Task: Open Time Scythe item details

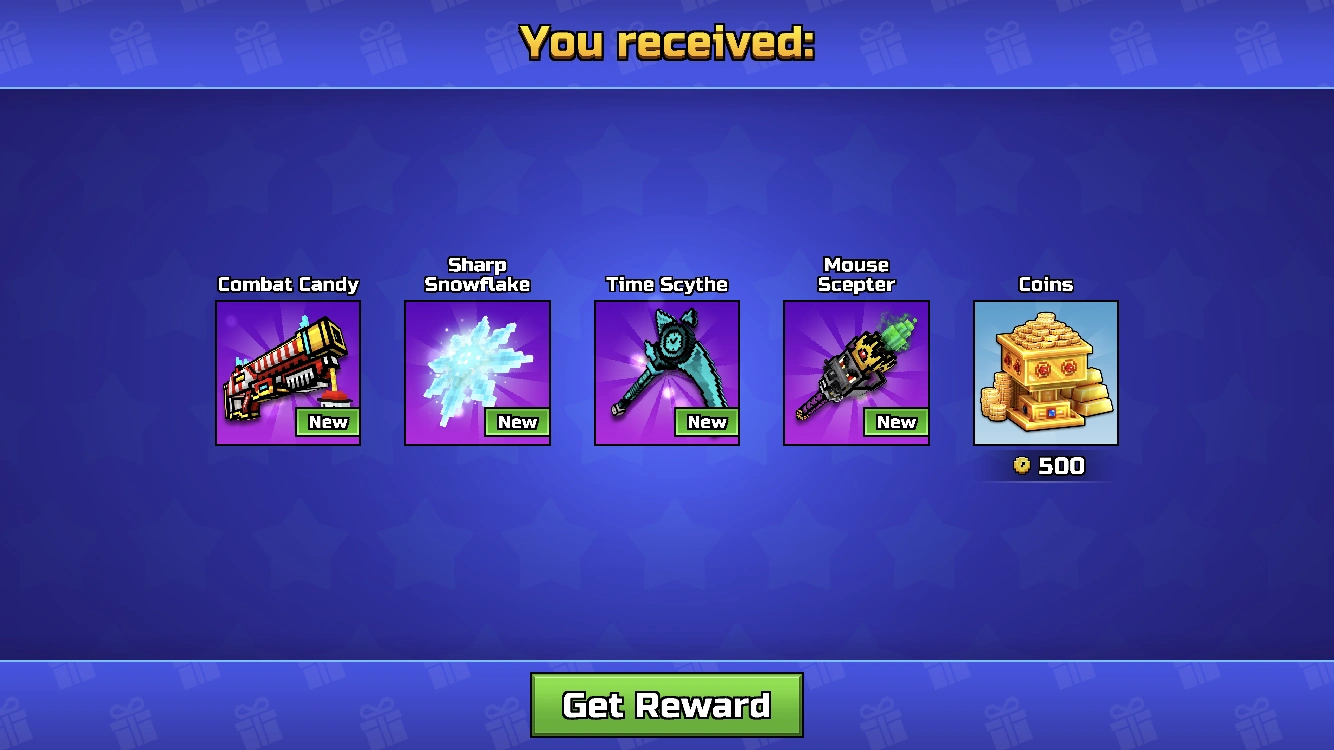Action: (x=666, y=284)
